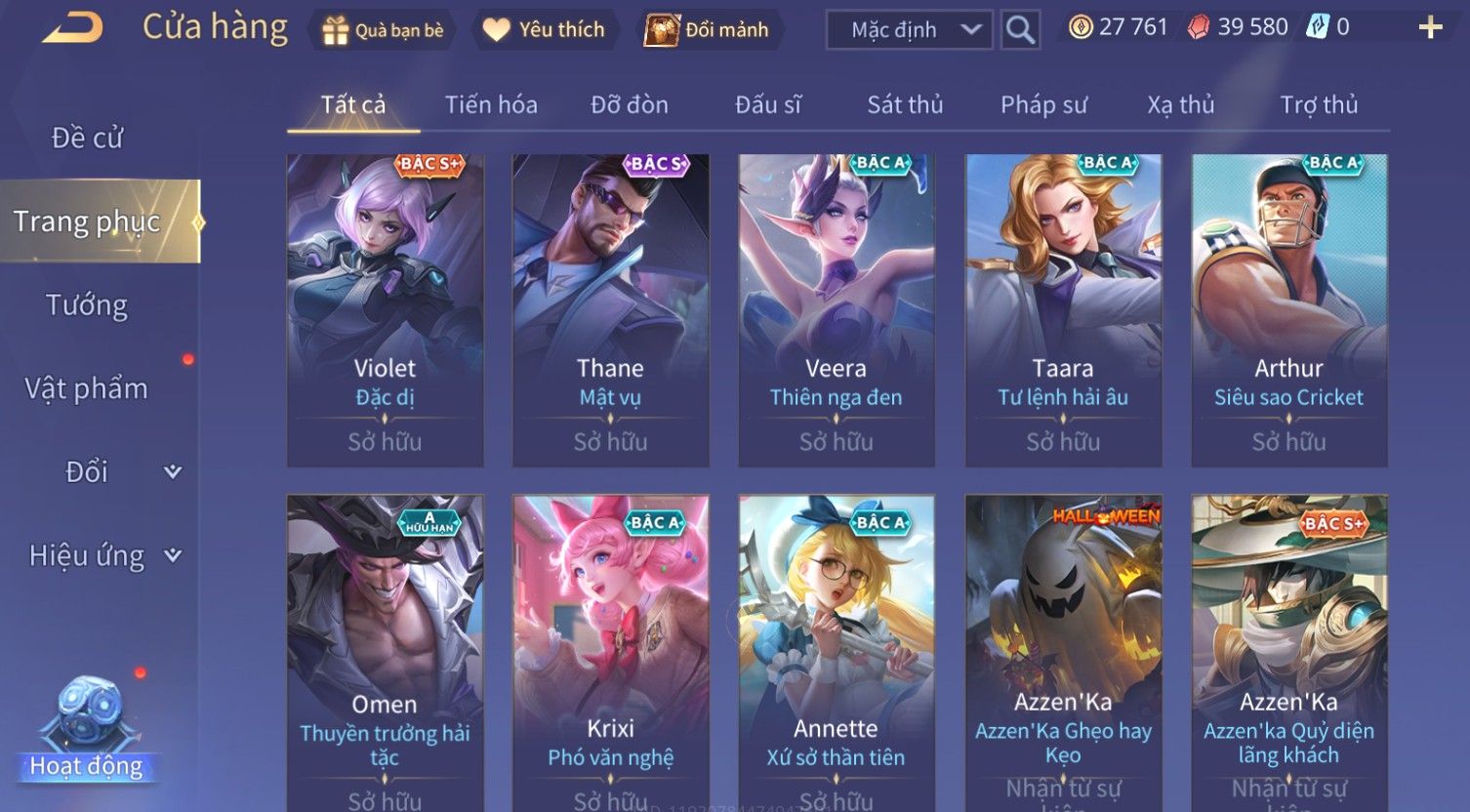The width and height of the screenshot is (1470, 812).
Task: Switch to the Tiến hóa tab
Action: point(491,104)
